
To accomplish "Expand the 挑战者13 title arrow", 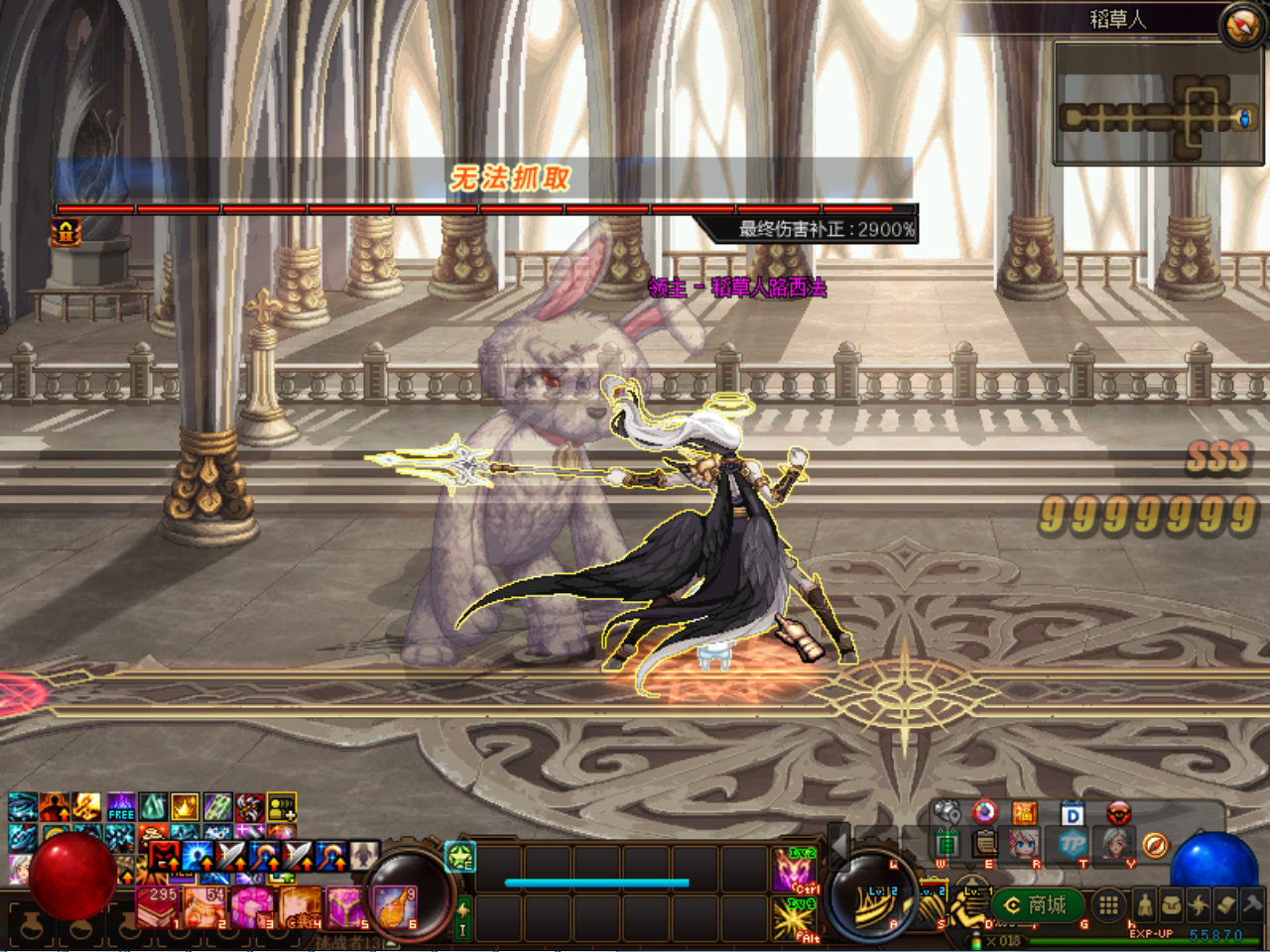I will (389, 943).
